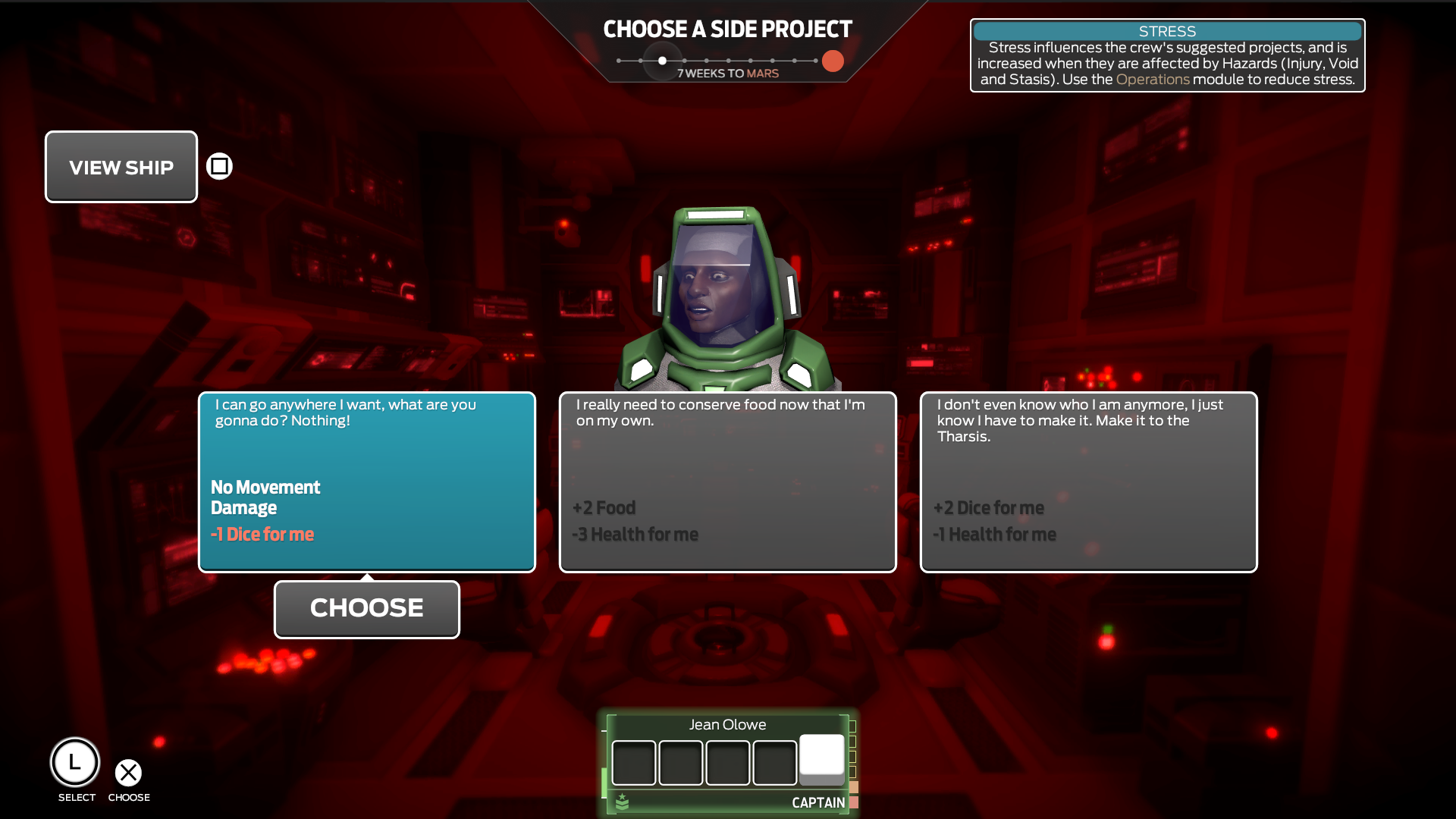Select the L stick select icon
The height and width of the screenshot is (819, 1456).
coord(75,761)
